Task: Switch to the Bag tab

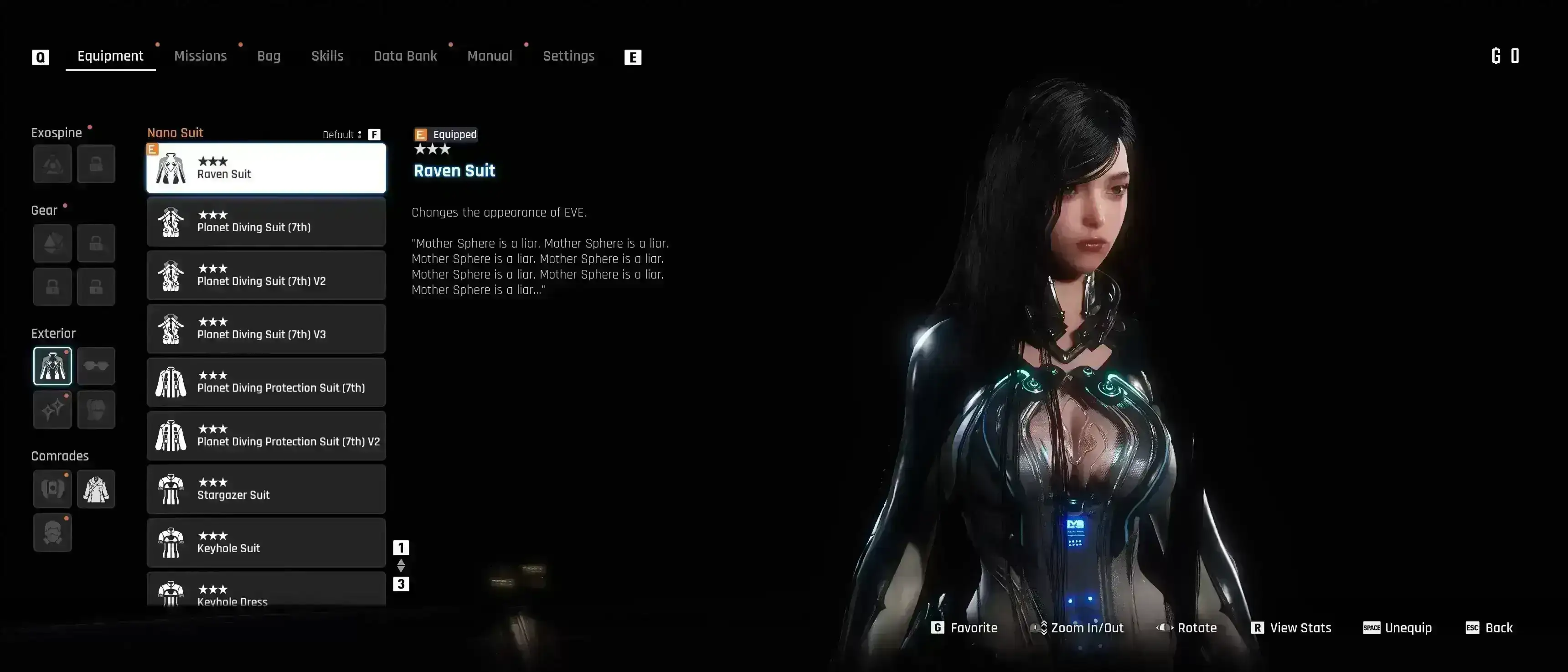Action: point(268,55)
